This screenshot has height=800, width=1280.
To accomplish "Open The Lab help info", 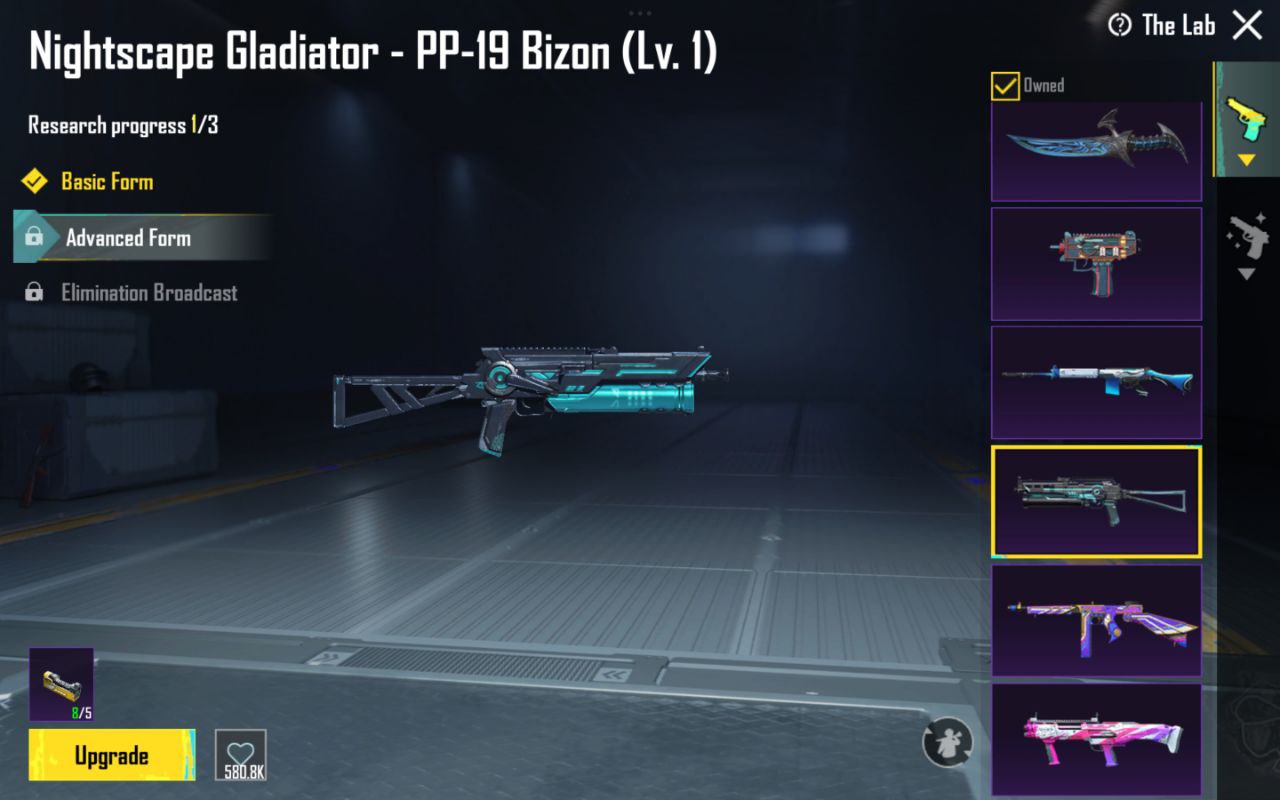I will 1120,25.
